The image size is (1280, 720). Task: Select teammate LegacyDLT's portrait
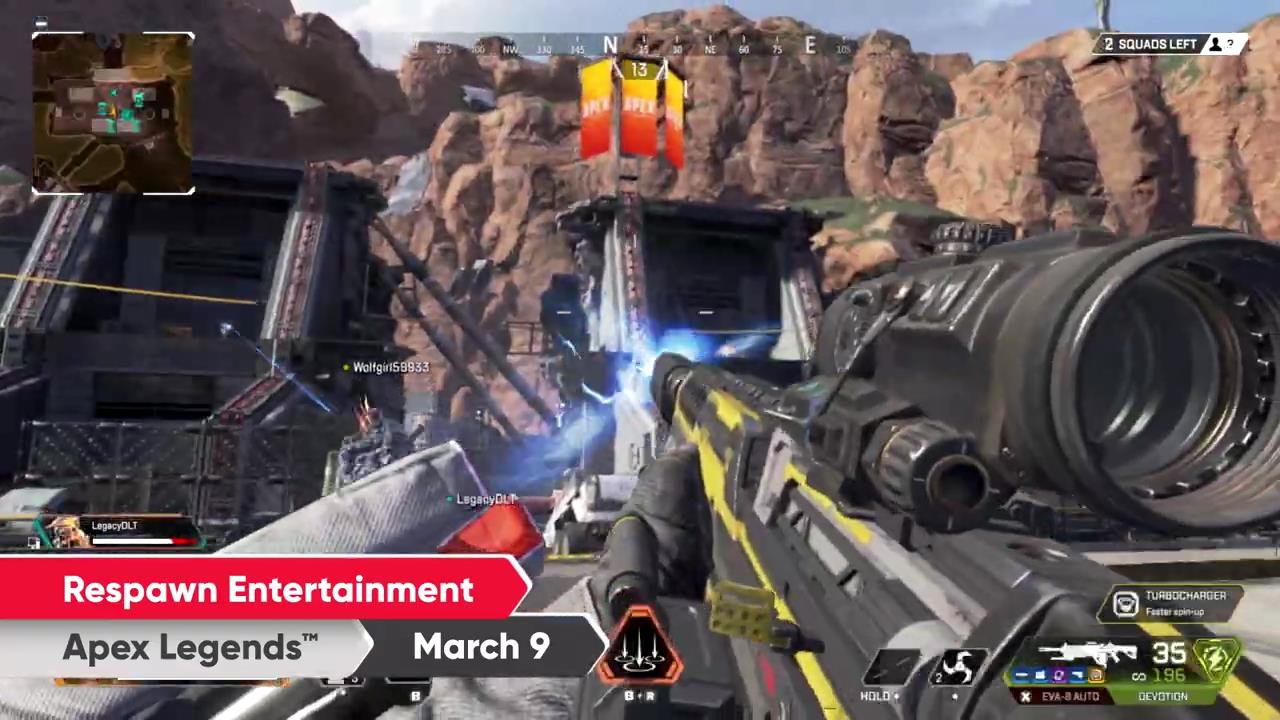[x=66, y=533]
